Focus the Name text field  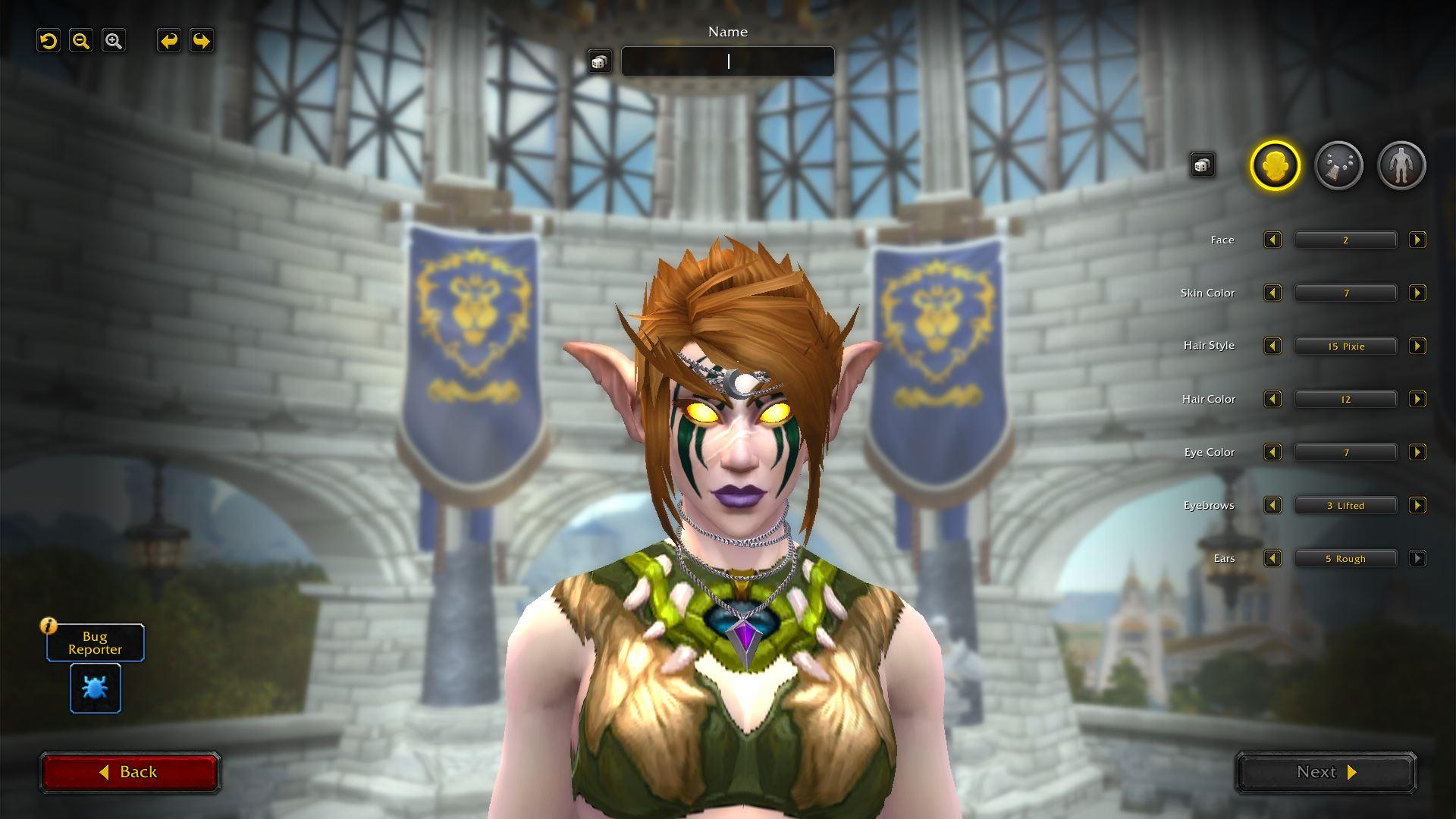click(727, 61)
